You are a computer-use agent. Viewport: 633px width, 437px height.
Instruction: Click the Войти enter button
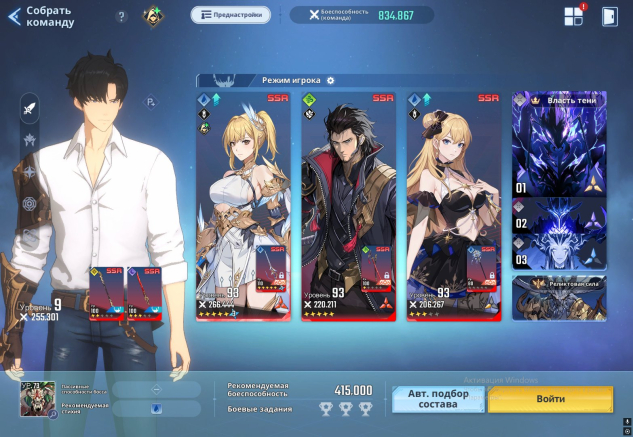point(550,399)
